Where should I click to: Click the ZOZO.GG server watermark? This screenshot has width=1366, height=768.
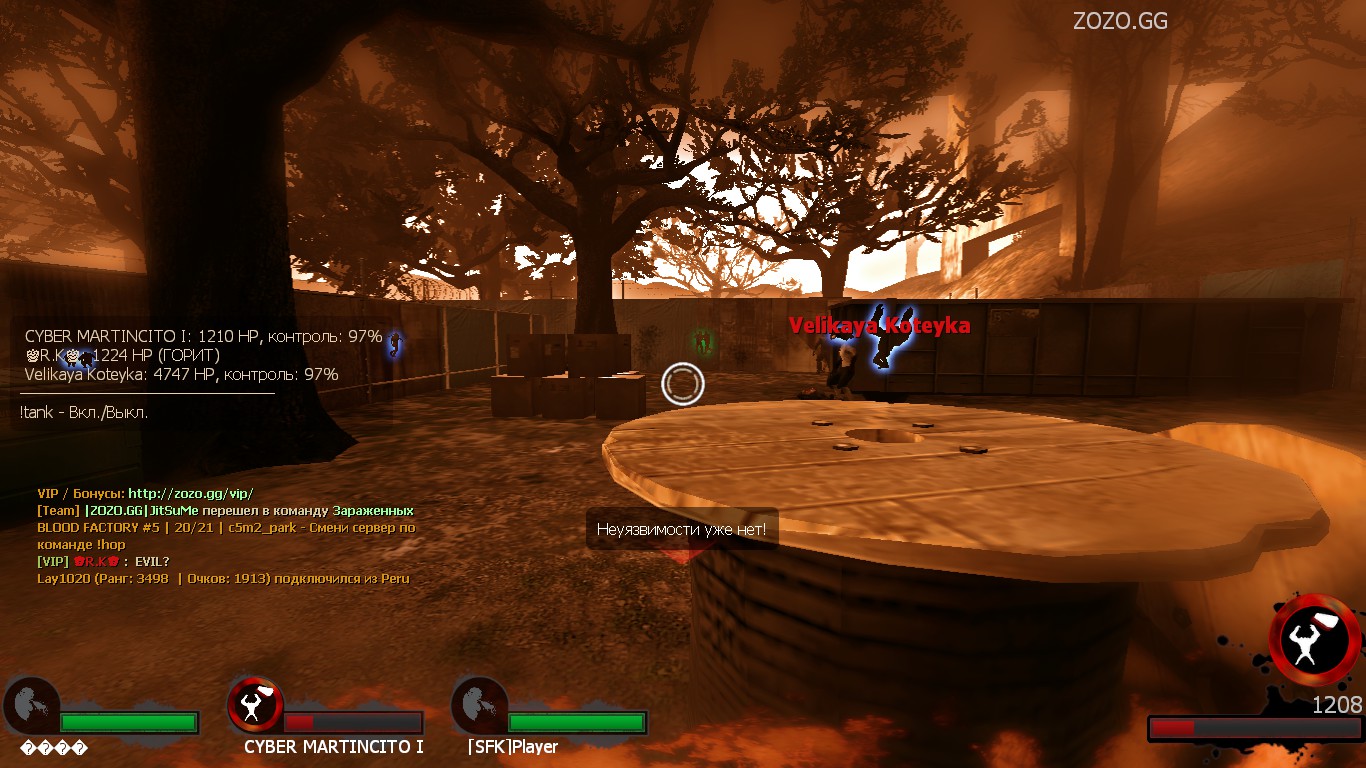point(1120,21)
